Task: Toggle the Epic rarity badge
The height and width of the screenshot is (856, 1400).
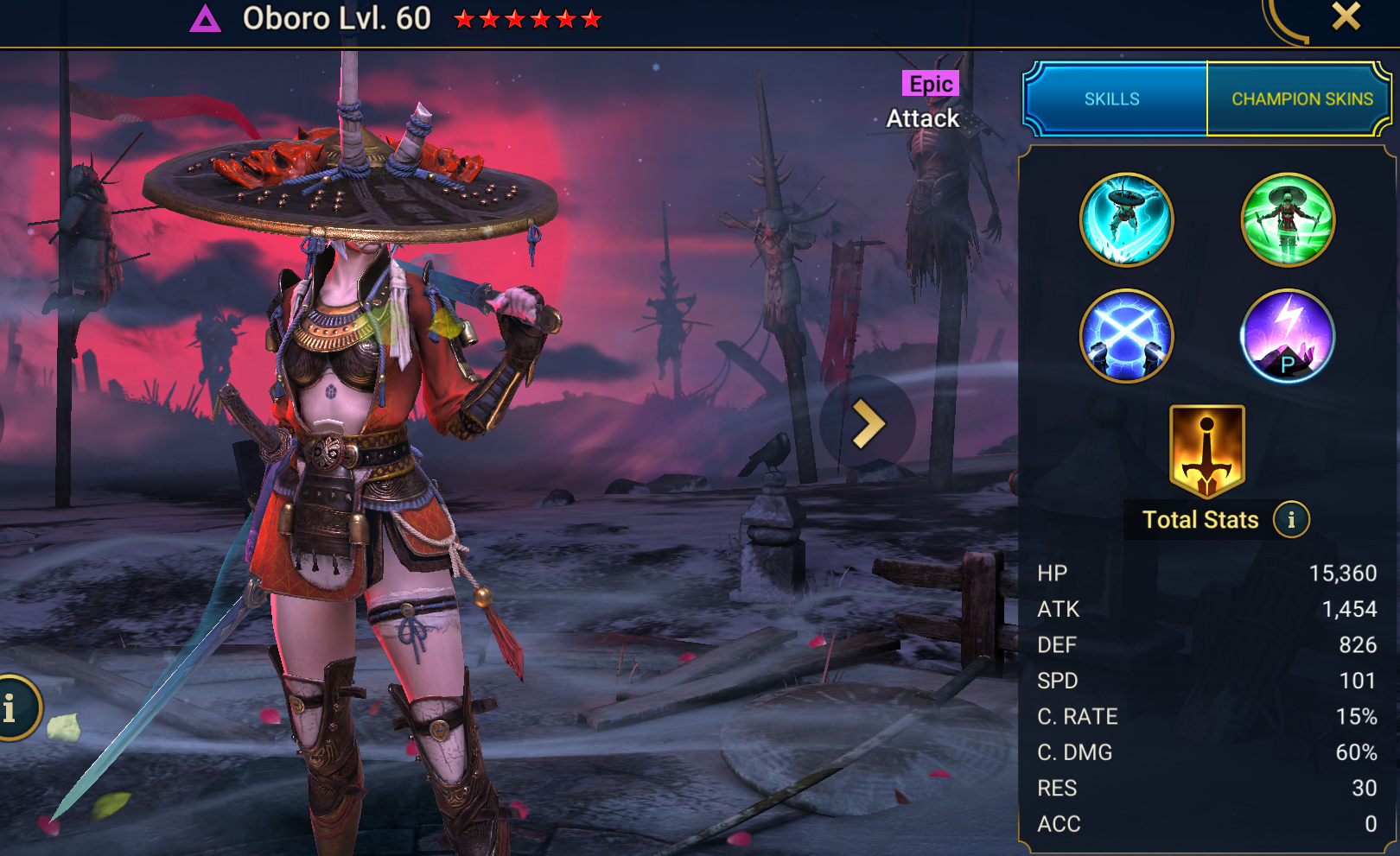Action: [929, 84]
